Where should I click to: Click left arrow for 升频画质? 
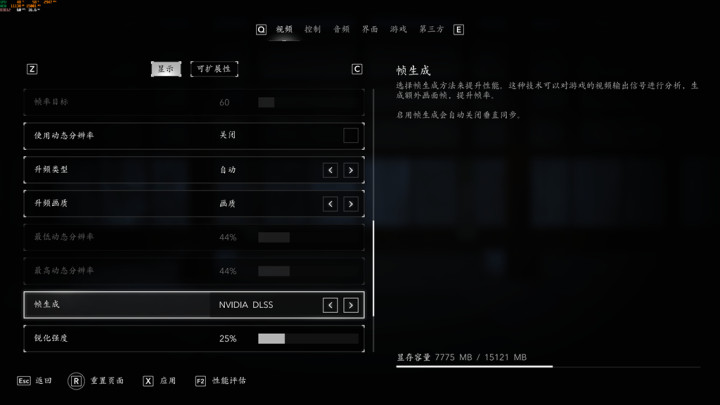(330, 204)
